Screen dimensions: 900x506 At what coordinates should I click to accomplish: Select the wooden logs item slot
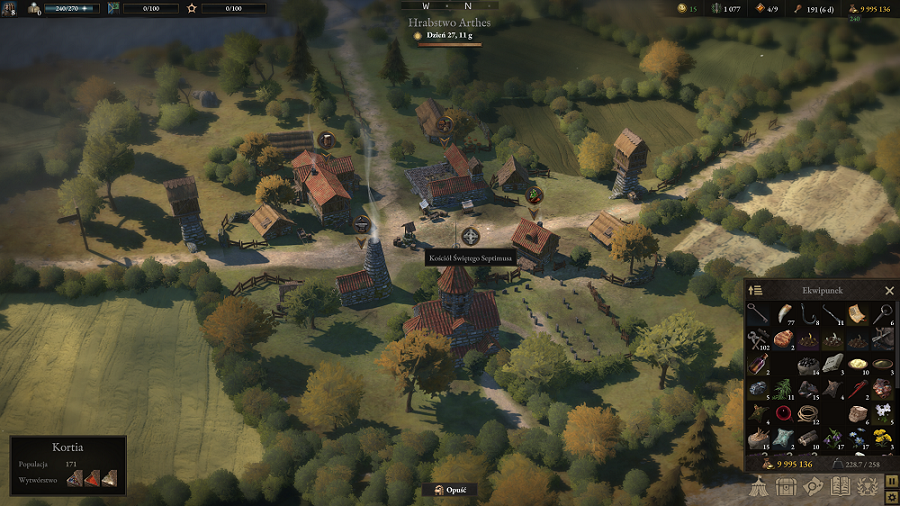(808, 437)
